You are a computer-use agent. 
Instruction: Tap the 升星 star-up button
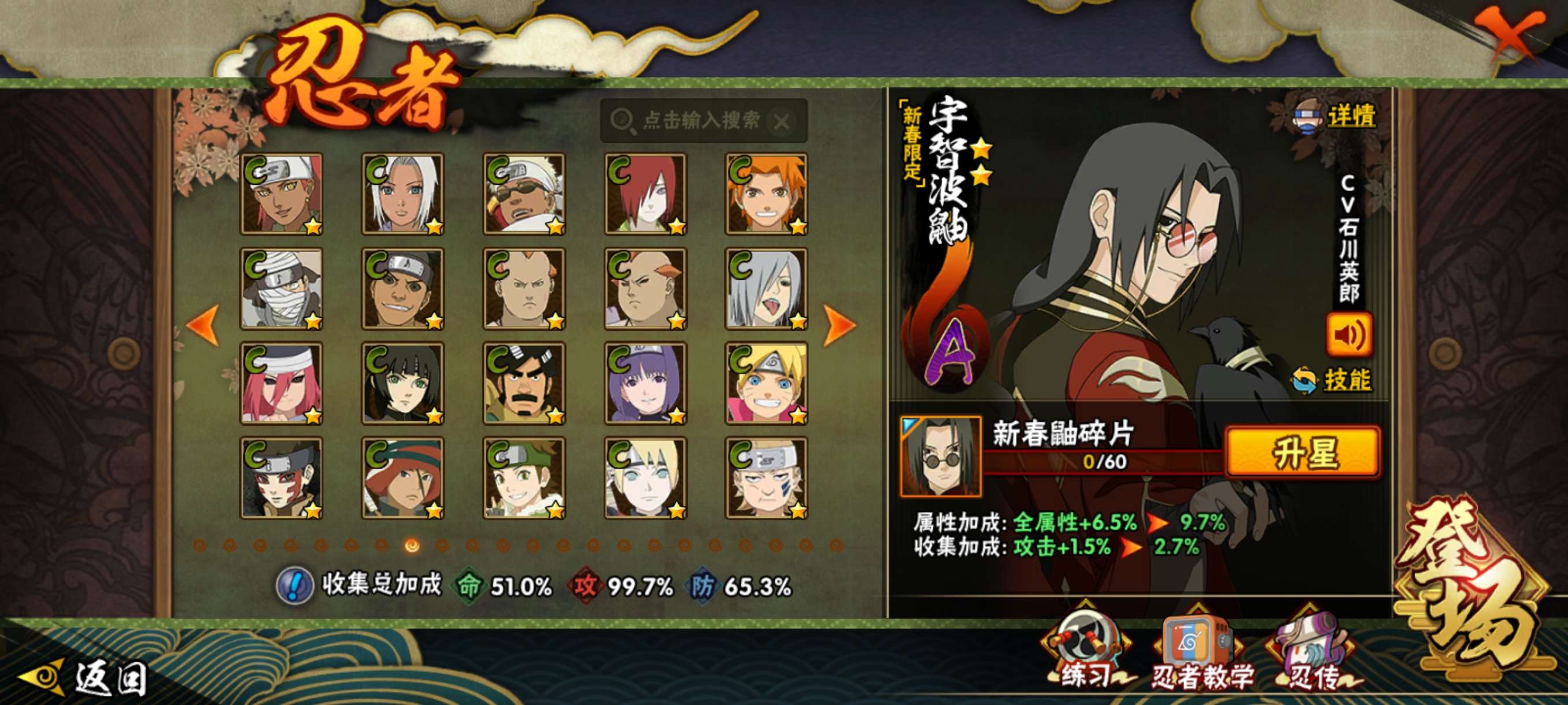[x=1303, y=452]
